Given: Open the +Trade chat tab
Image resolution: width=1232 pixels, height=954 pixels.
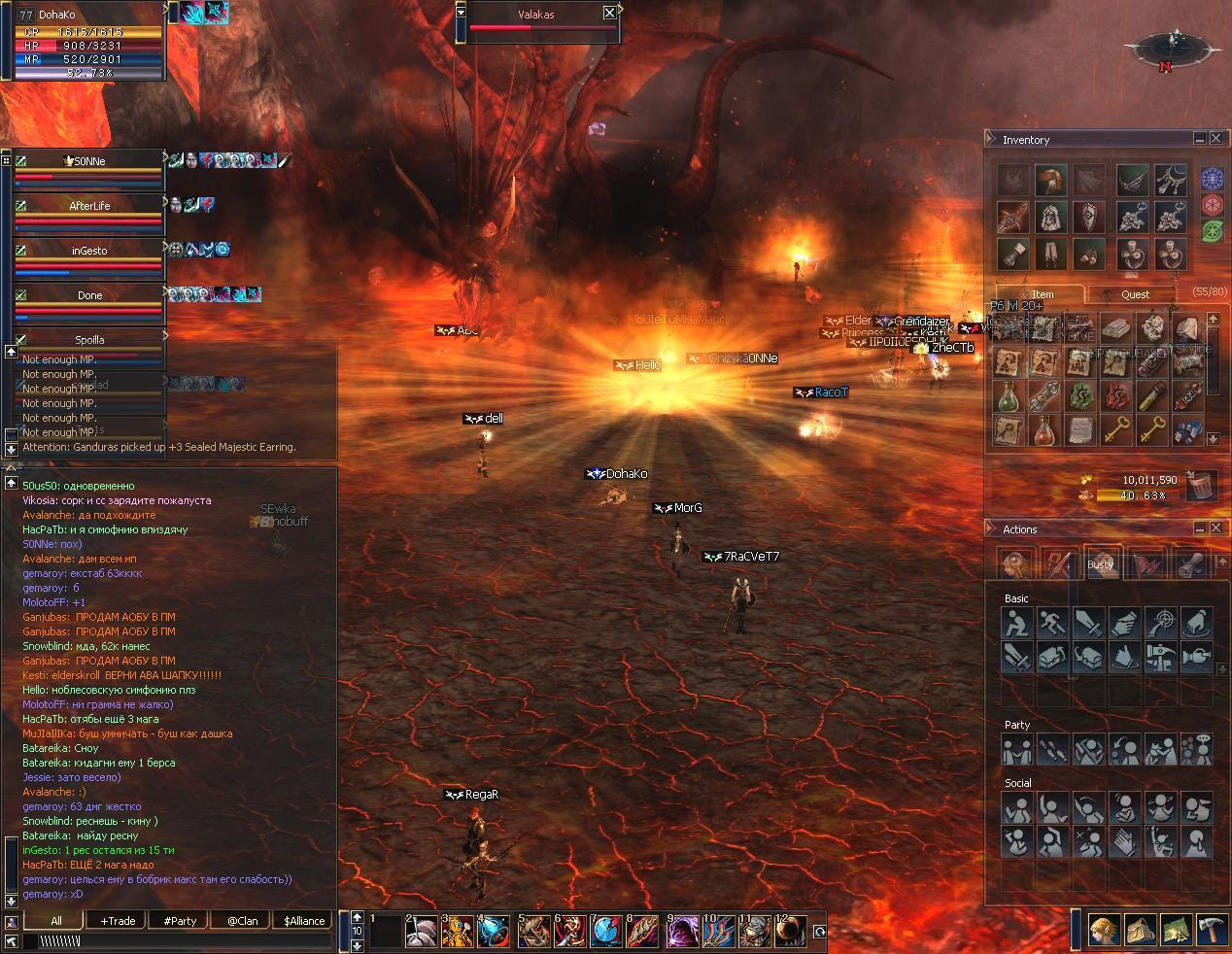Looking at the screenshot, I should point(118,921).
